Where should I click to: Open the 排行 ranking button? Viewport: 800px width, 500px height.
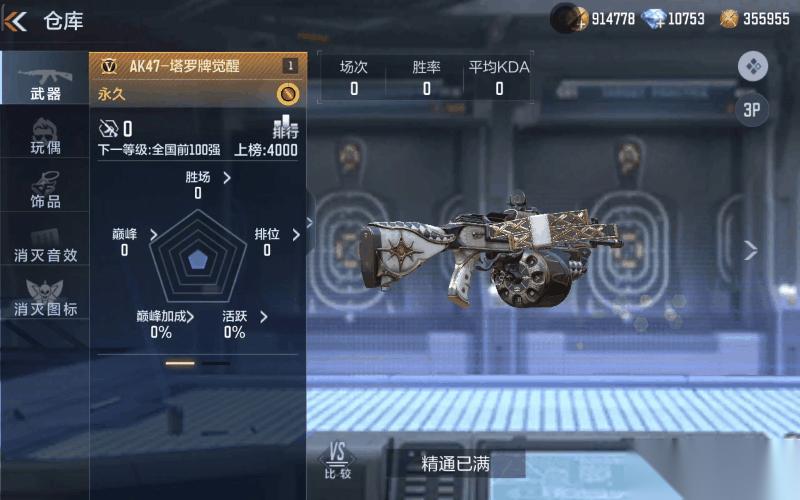click(x=285, y=127)
